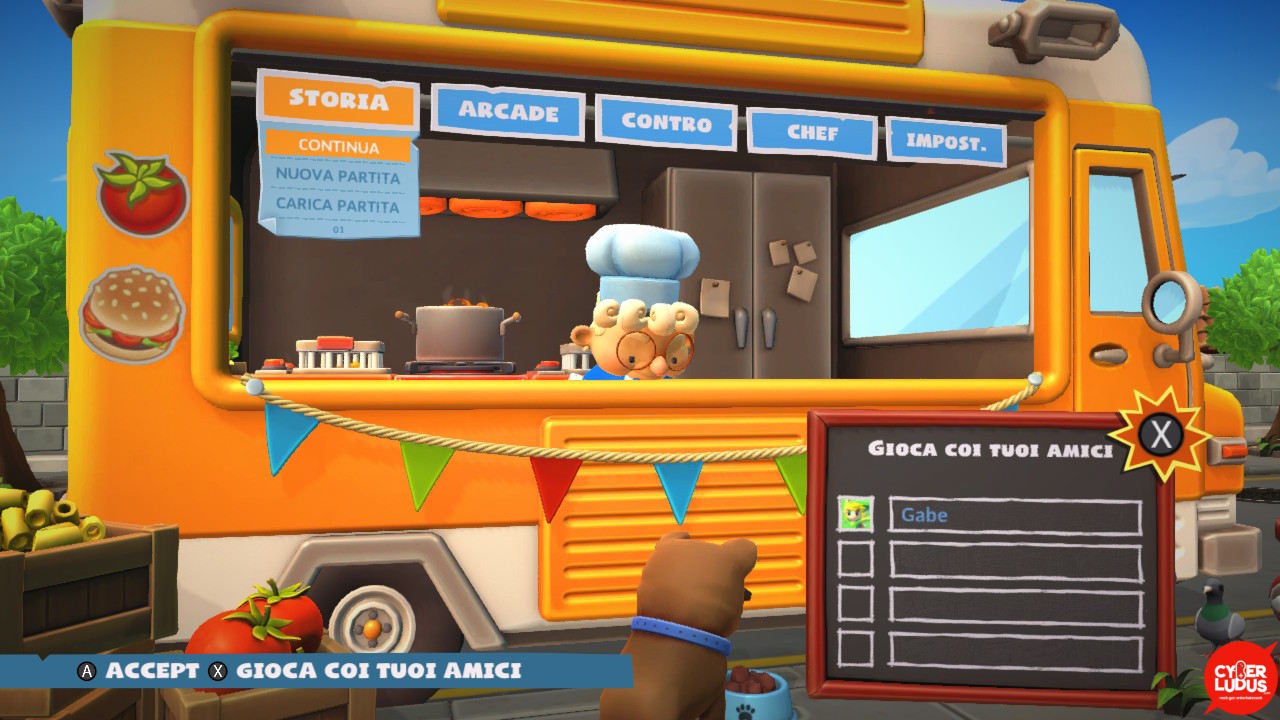Open the Storia menu tab
Image resolution: width=1280 pixels, height=720 pixels.
click(x=338, y=100)
